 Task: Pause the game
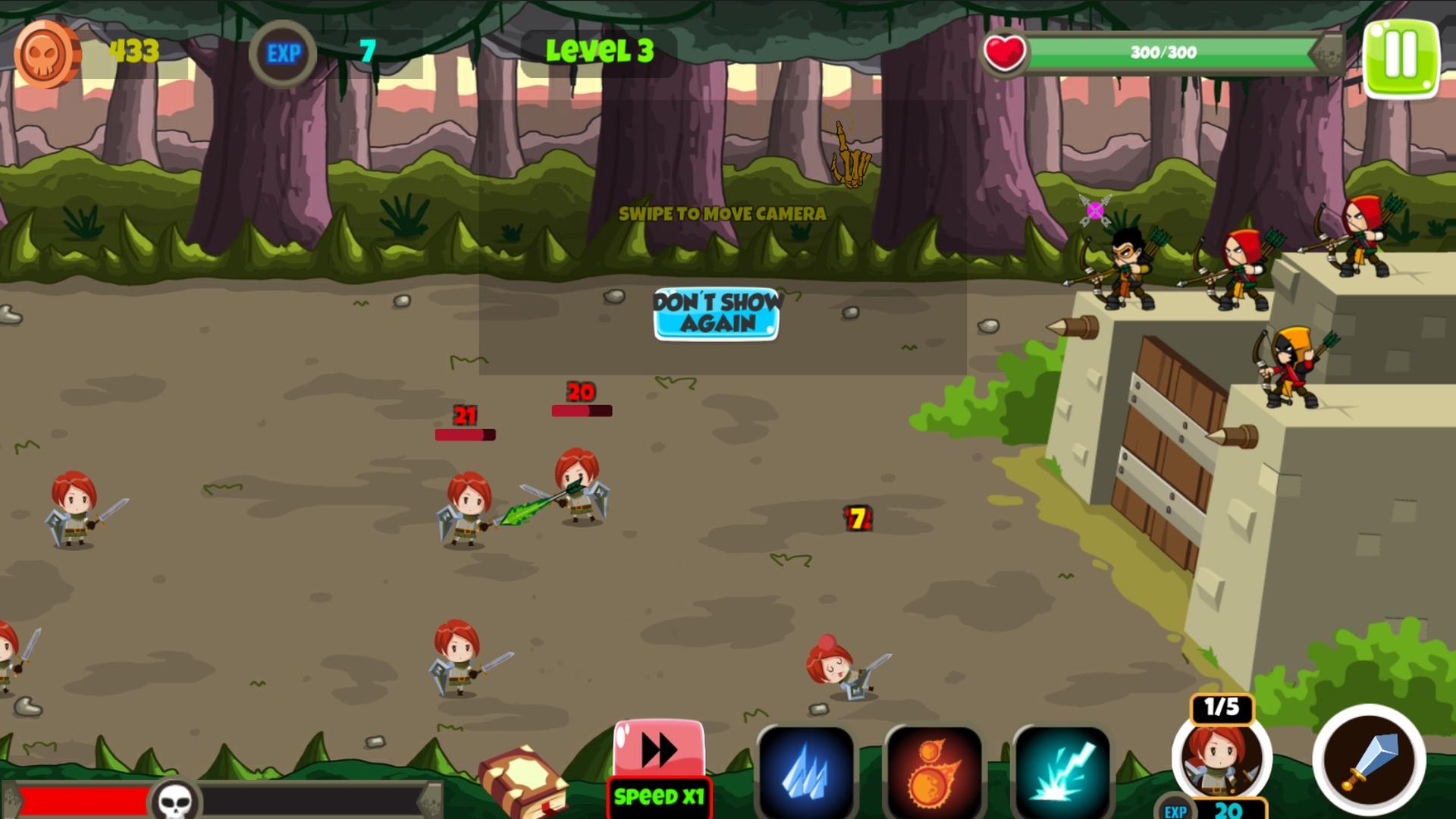point(1400,55)
